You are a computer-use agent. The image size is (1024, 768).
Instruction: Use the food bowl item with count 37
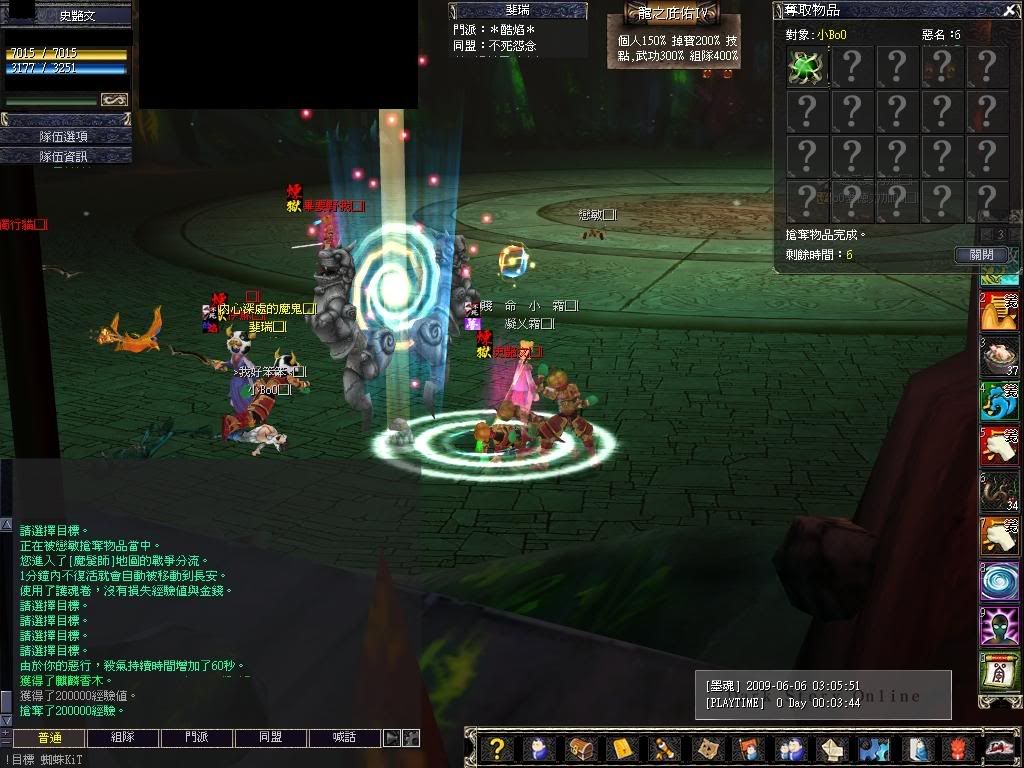click(x=998, y=355)
